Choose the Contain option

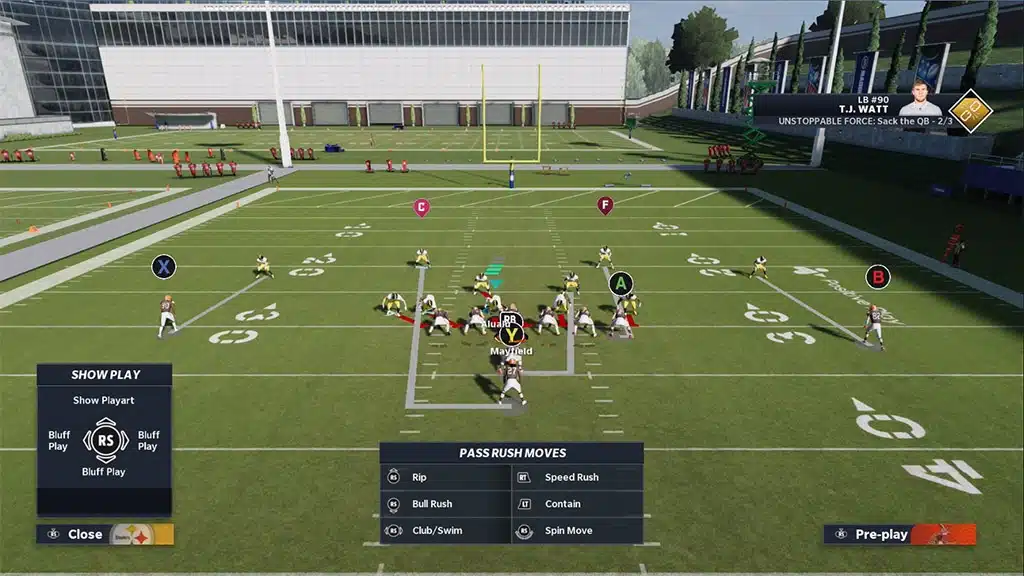[x=577, y=504]
